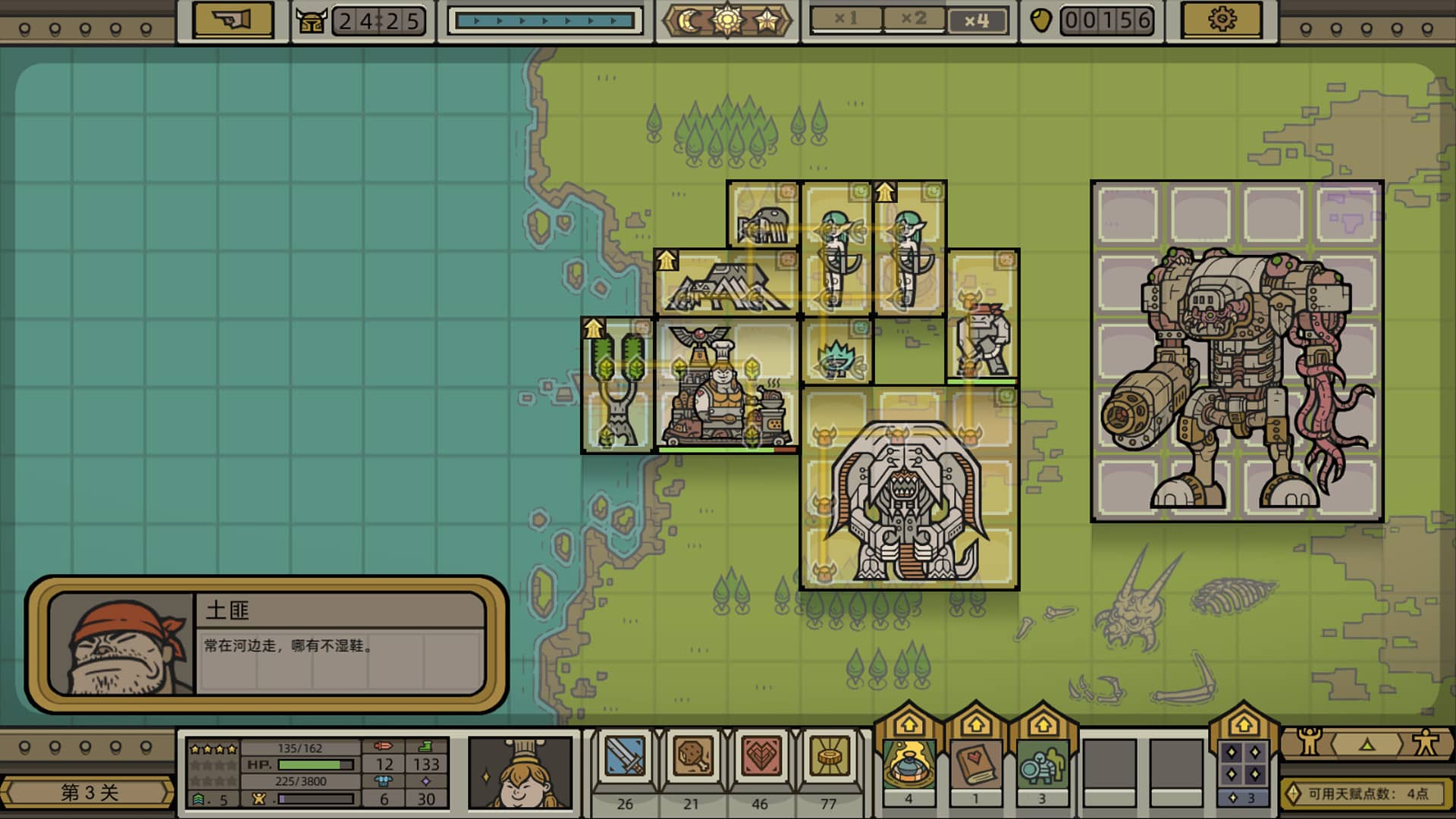Activate the potion fountain skill slot
The height and width of the screenshot is (819, 1456).
908,764
